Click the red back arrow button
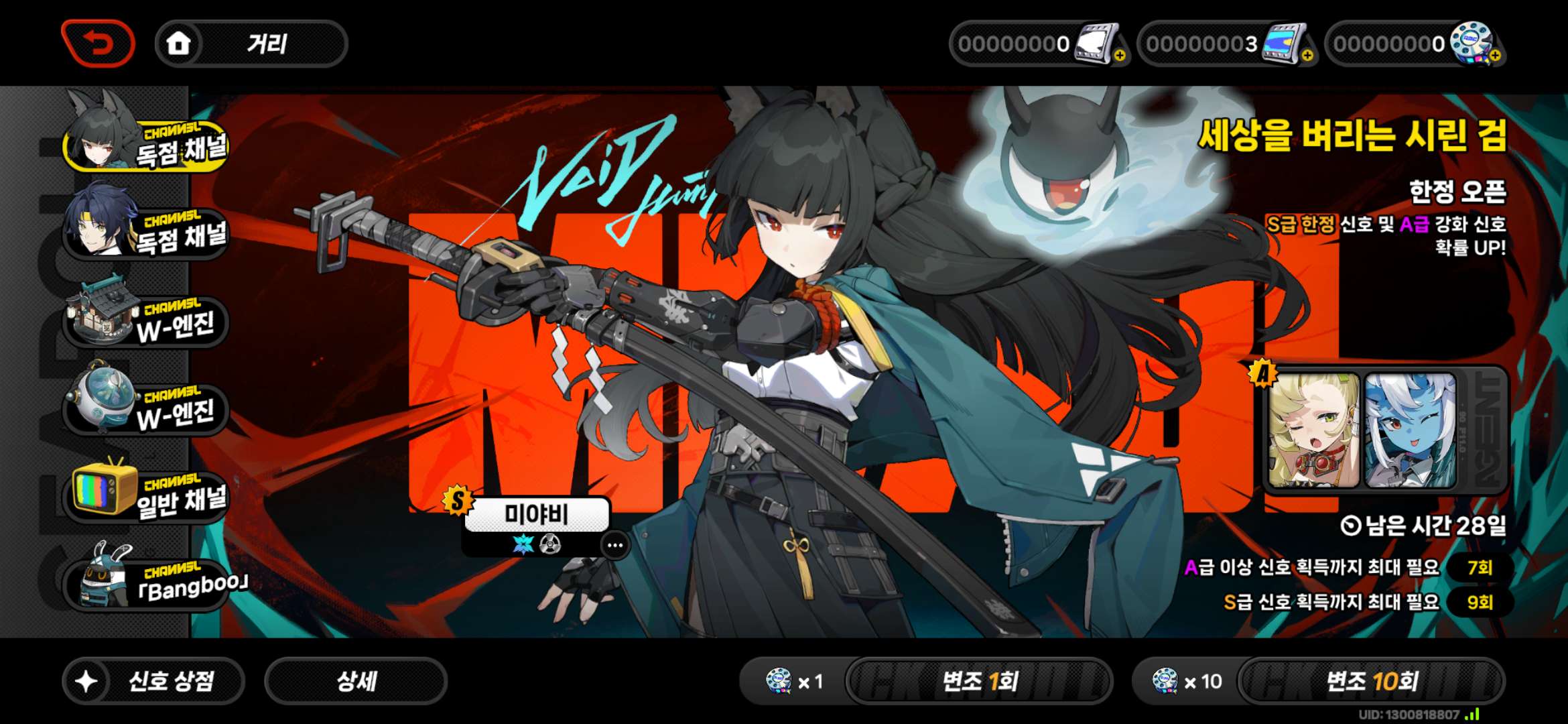 [x=98, y=44]
